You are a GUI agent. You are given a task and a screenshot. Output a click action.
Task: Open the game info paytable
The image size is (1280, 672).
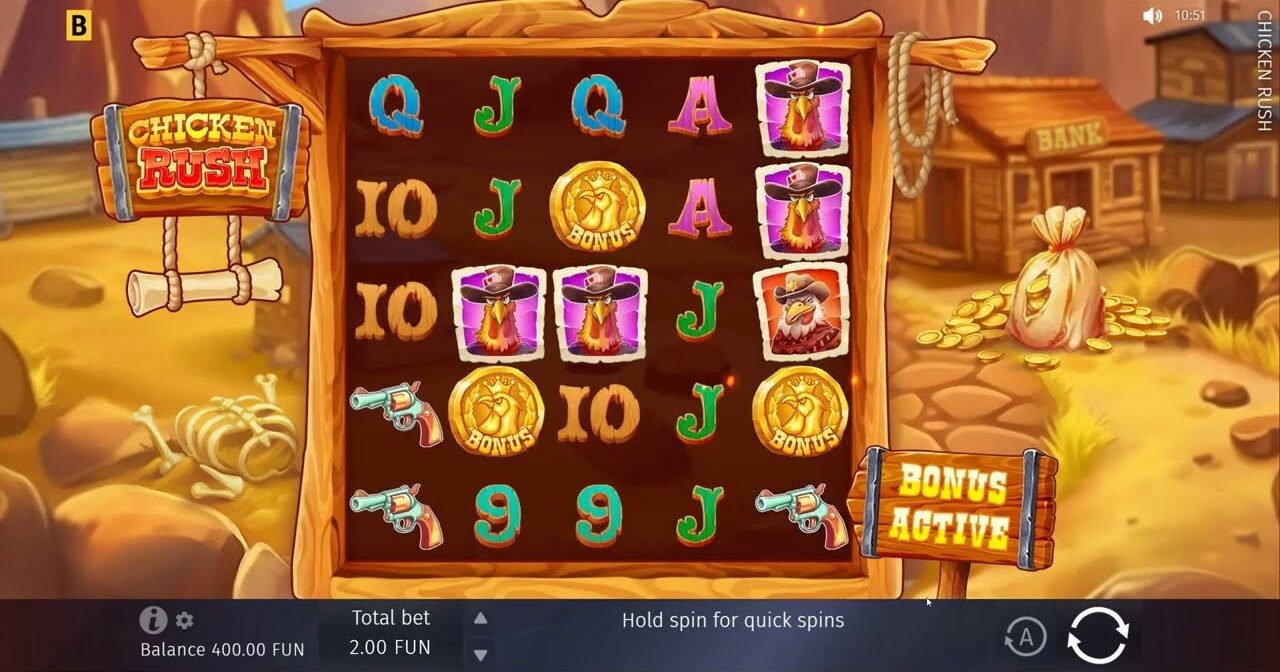tap(153, 620)
